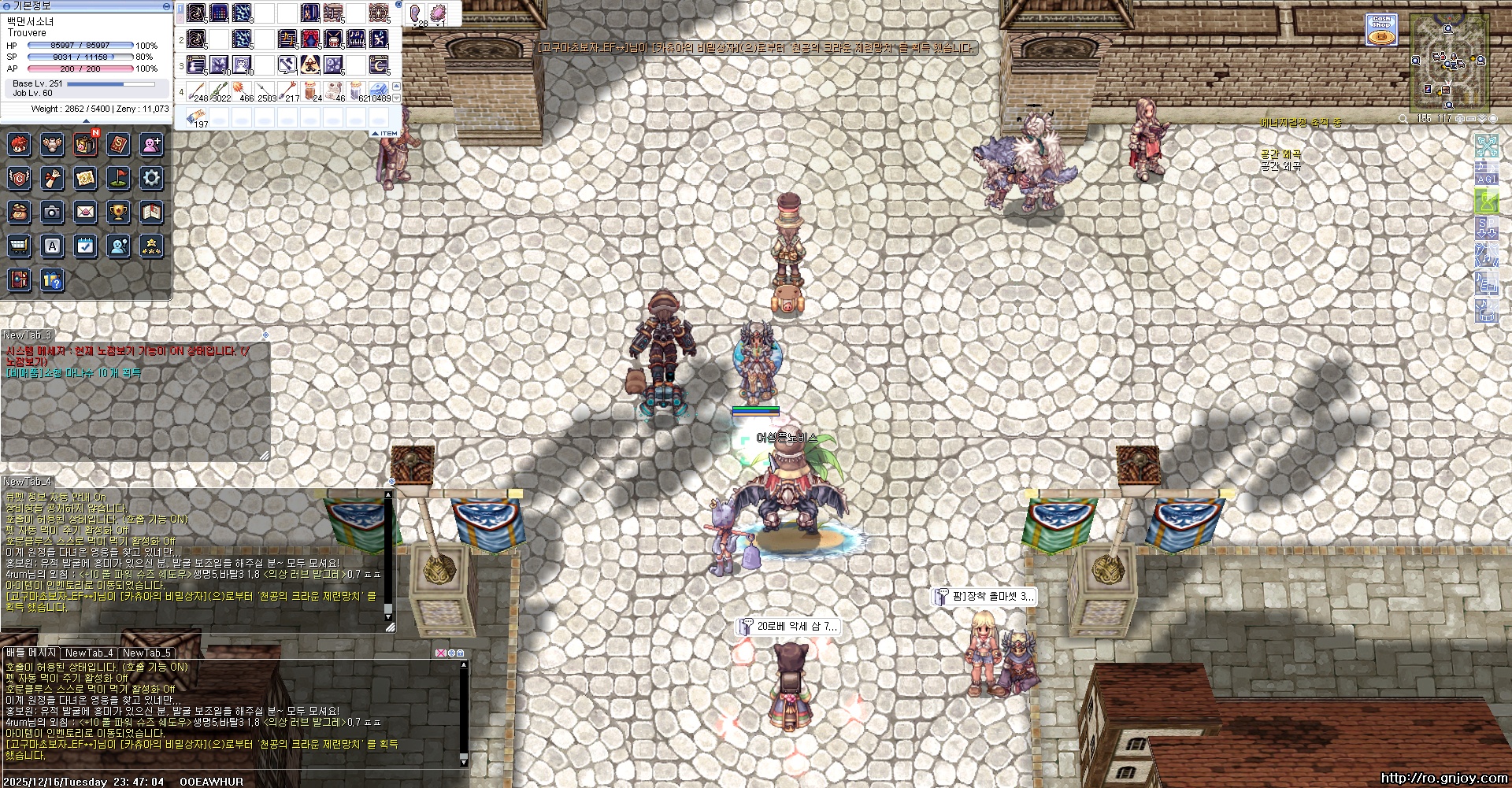The height and width of the screenshot is (788, 1512).
Task: Click the gear settings icon
Action: [151, 178]
